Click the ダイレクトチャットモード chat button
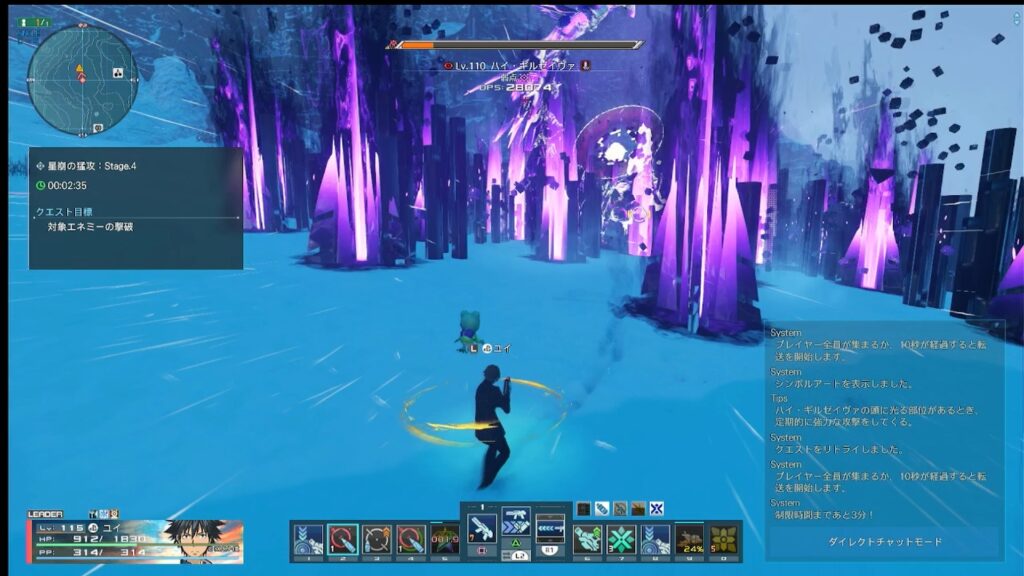Viewport: 1024px width, 576px height. [884, 541]
